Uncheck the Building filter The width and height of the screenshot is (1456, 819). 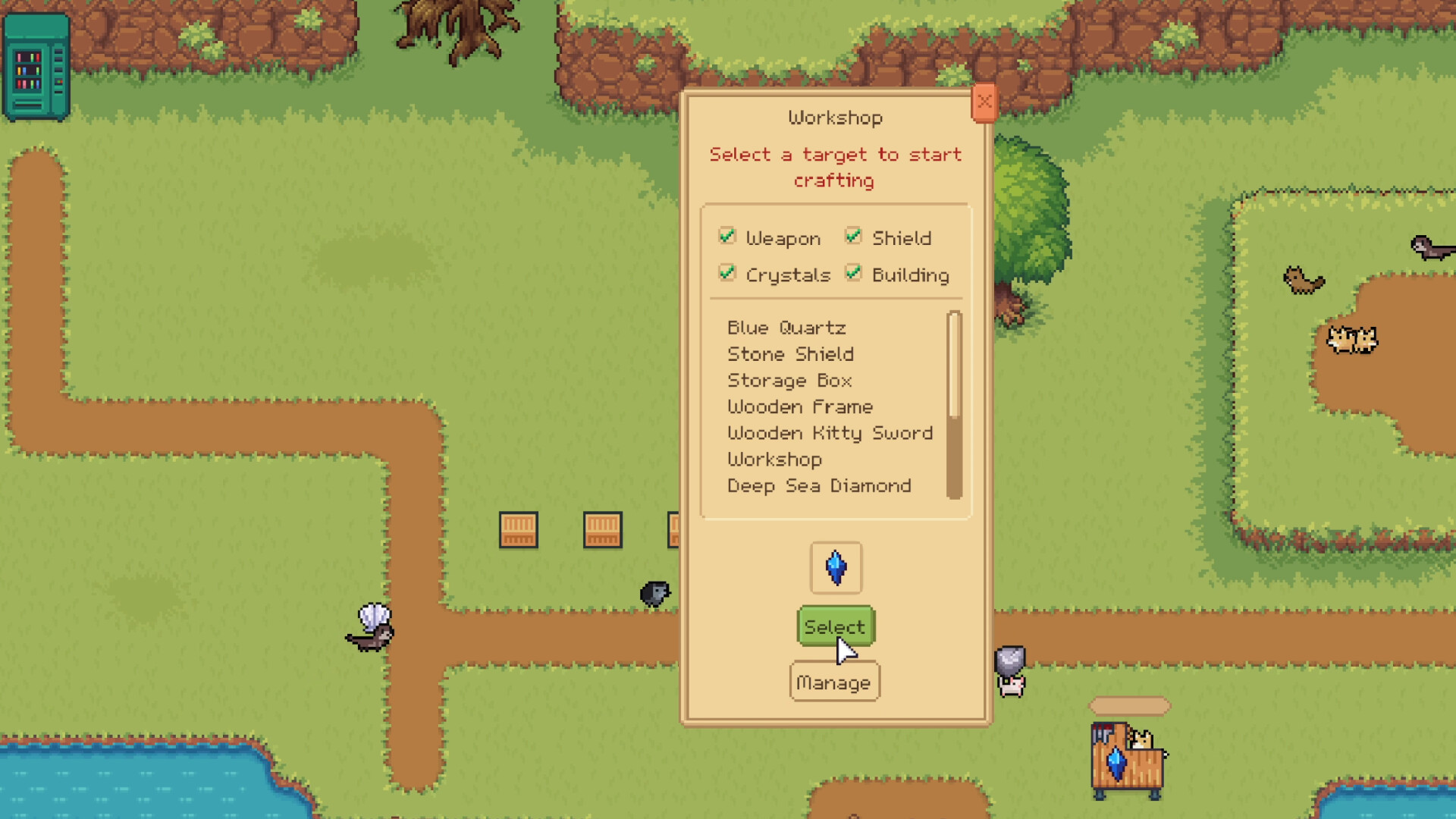pyautogui.click(x=853, y=273)
